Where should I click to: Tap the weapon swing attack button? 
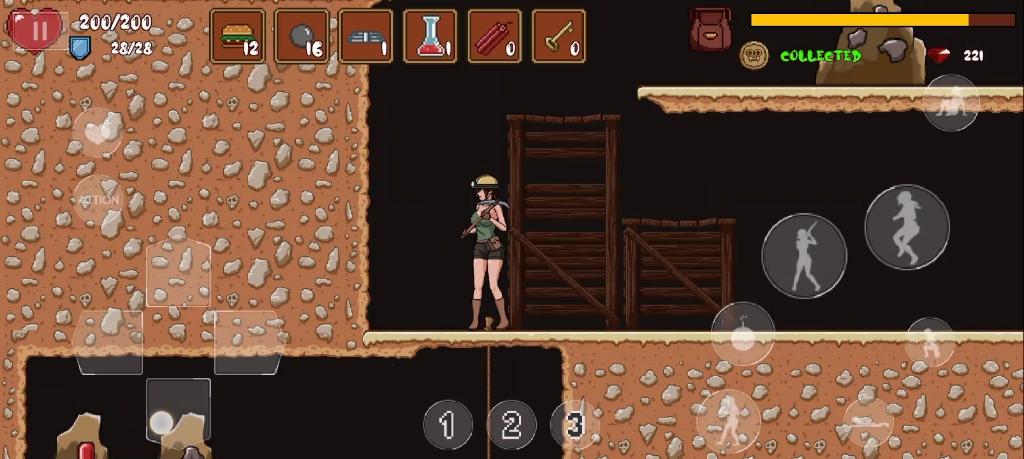(804, 256)
